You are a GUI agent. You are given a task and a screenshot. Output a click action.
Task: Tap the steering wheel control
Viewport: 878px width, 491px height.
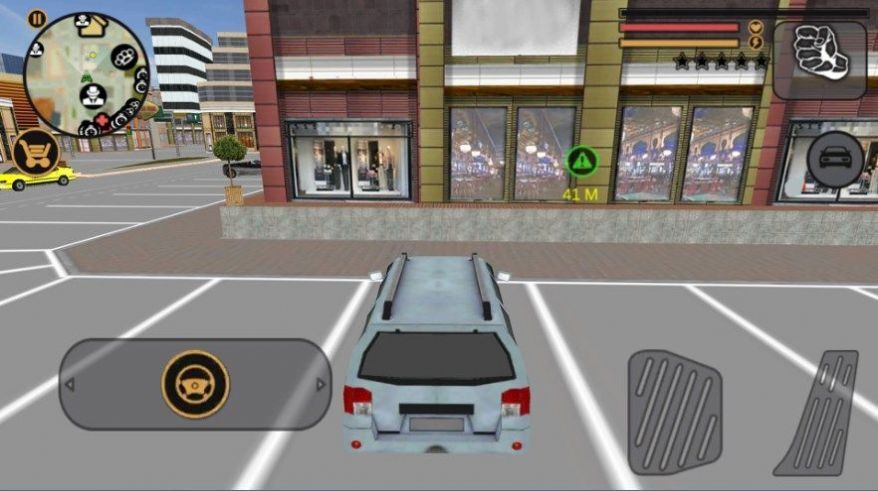pyautogui.click(x=195, y=384)
